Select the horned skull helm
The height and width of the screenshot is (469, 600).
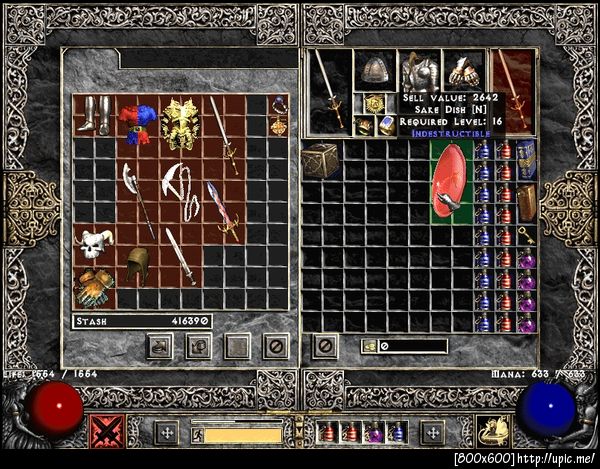point(96,242)
